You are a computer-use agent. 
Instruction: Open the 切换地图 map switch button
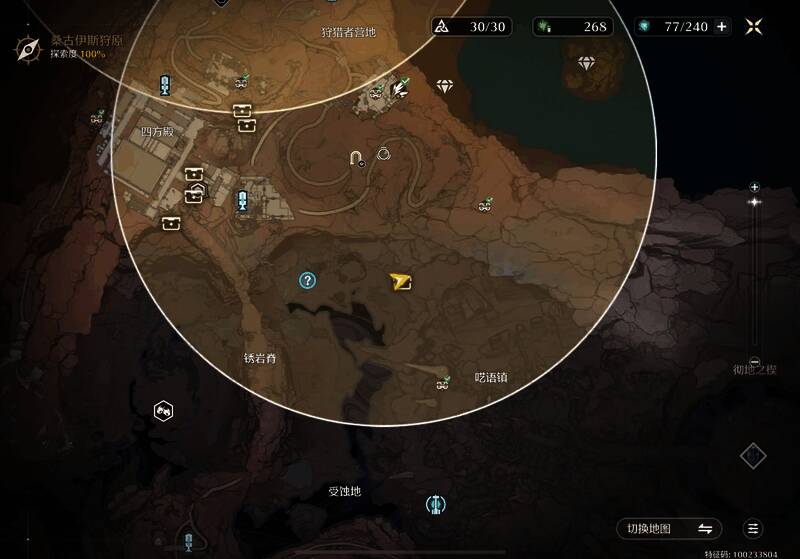pos(668,528)
